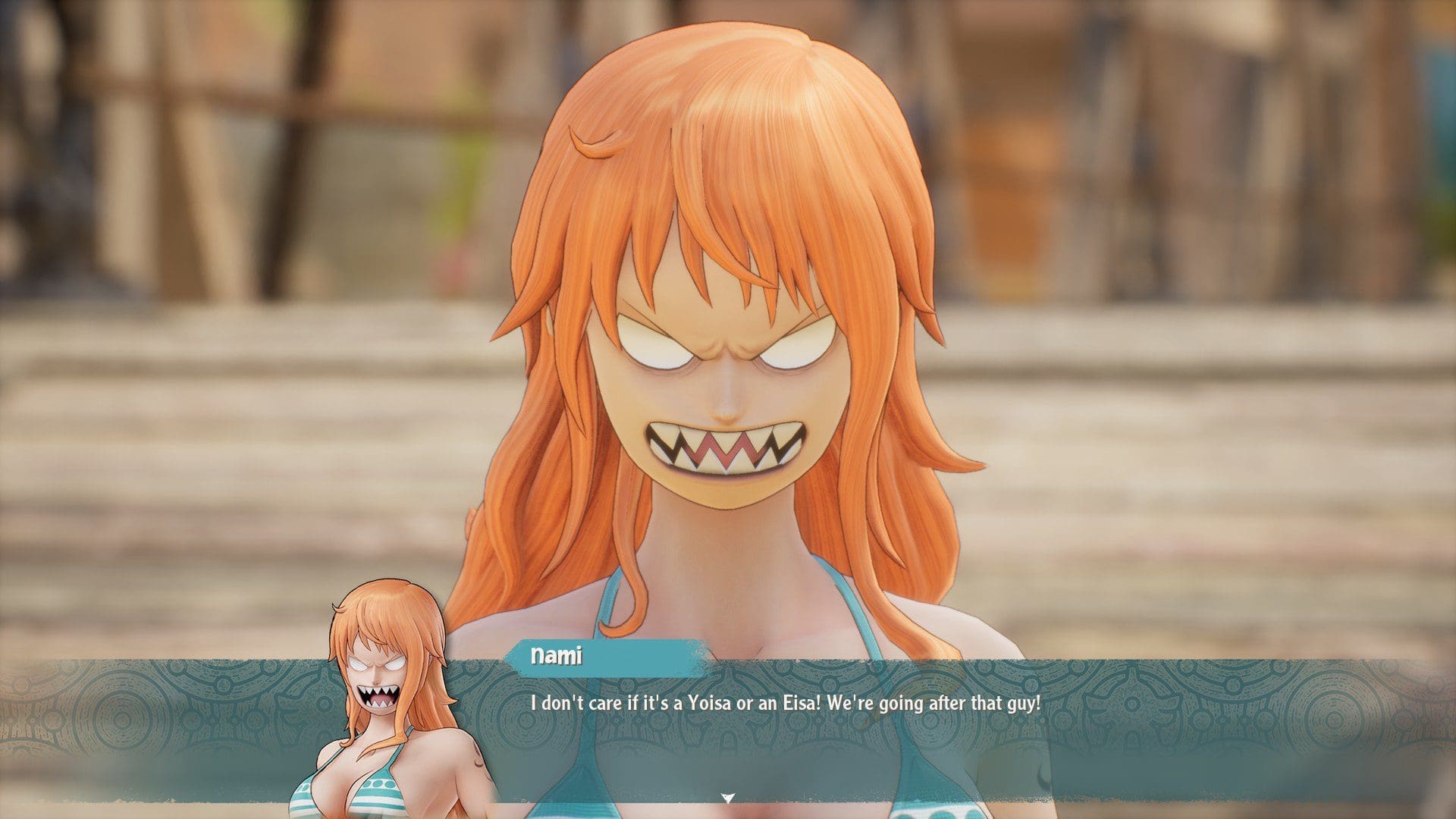Advance dialogue with the small white arrow

tap(728, 798)
